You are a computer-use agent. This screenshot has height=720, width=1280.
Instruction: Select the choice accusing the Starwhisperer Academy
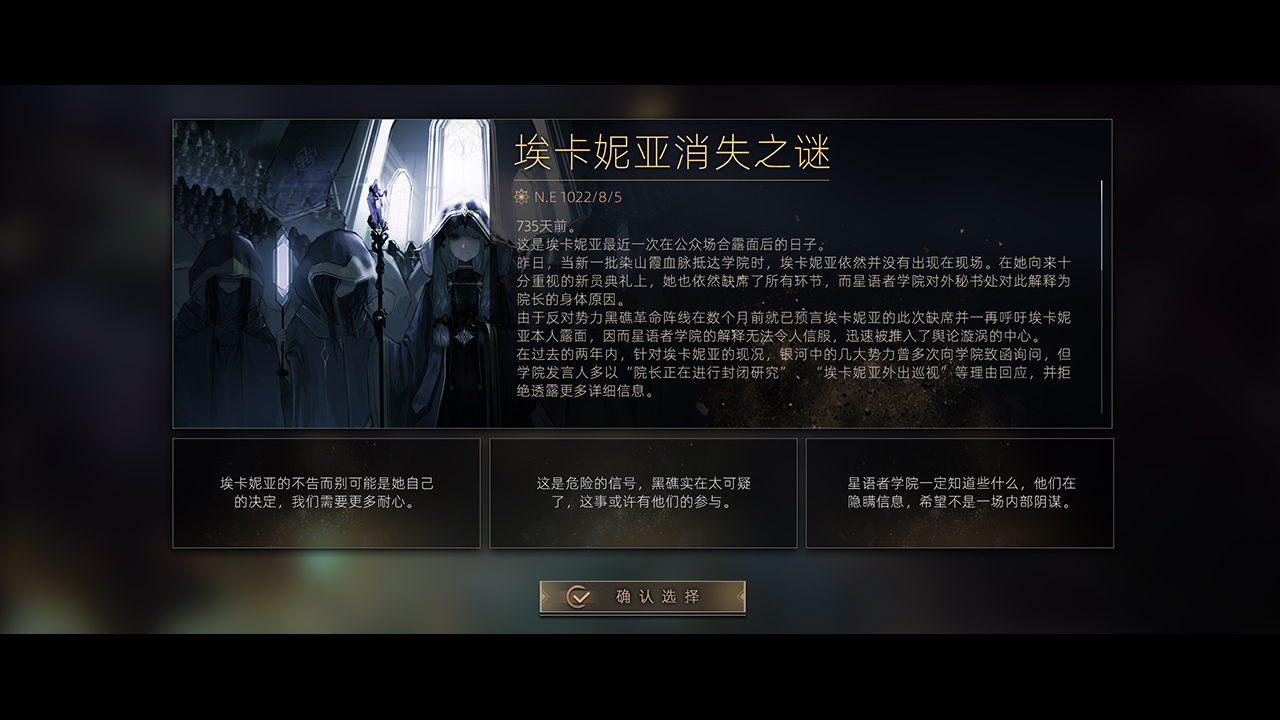[x=958, y=493]
